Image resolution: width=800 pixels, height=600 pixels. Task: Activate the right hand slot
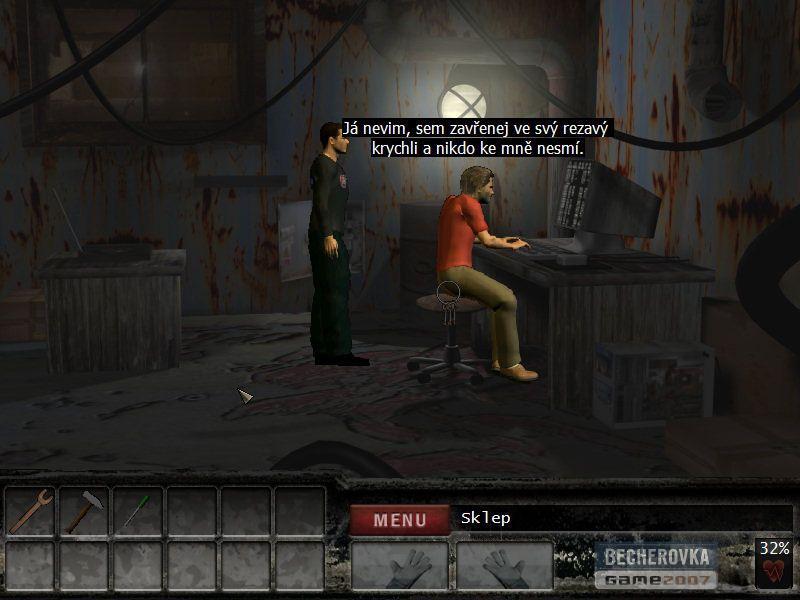point(505,567)
